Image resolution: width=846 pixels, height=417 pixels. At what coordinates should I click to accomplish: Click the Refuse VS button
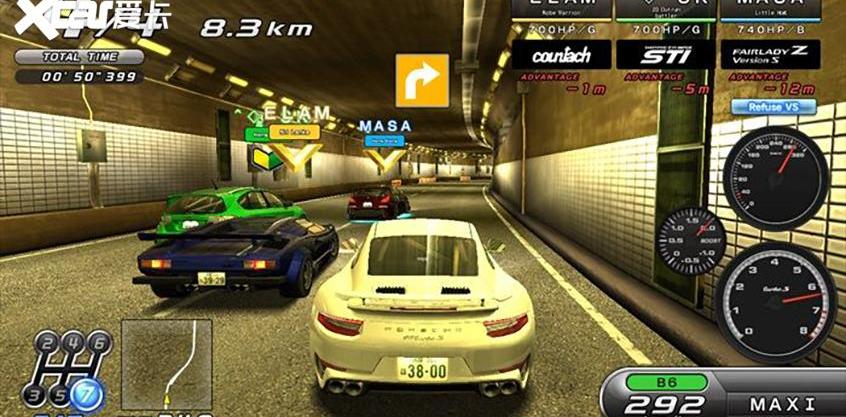tap(773, 106)
